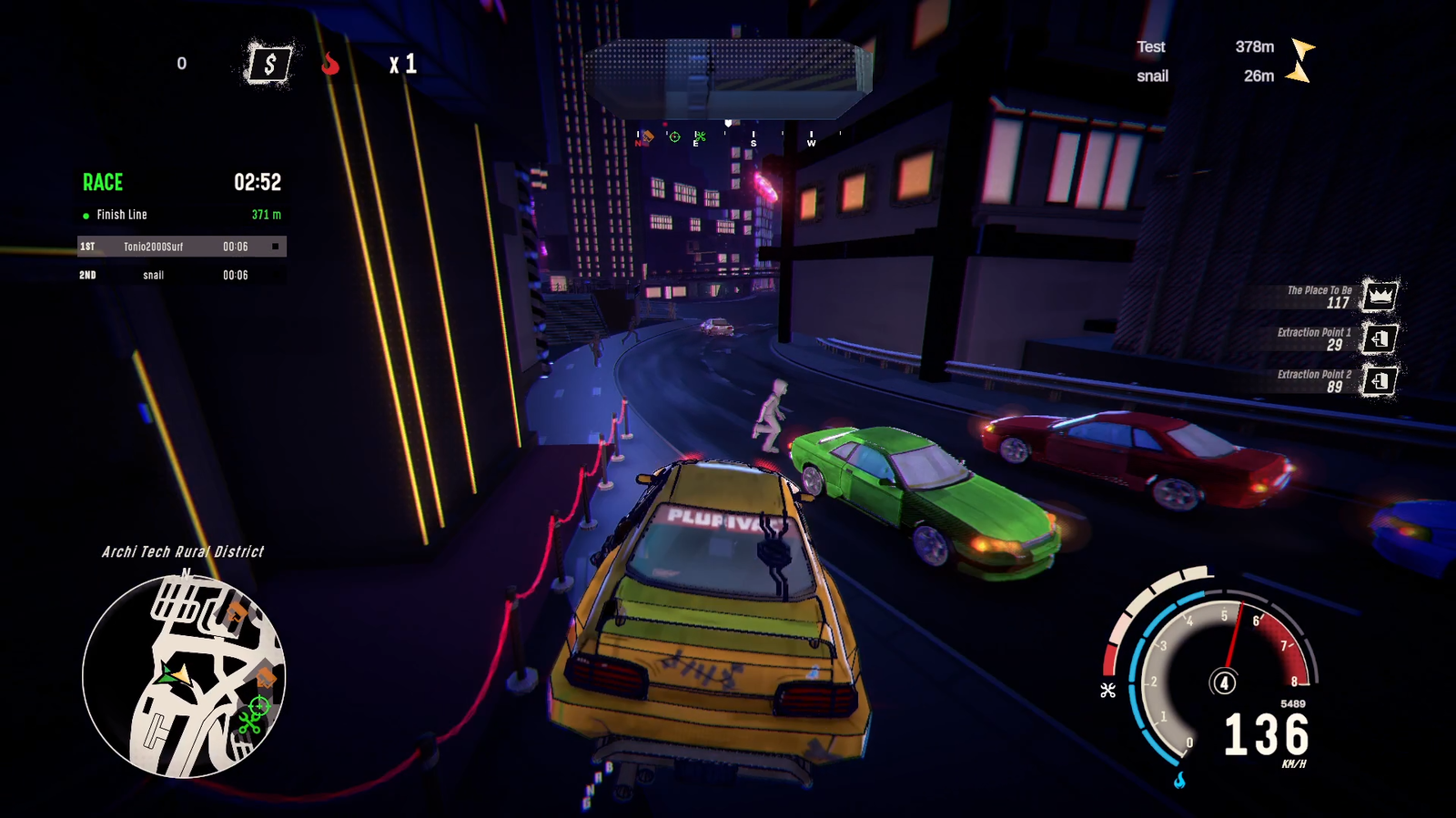Open the circular district minimap
Screen dimensions: 1456x818
click(x=184, y=676)
